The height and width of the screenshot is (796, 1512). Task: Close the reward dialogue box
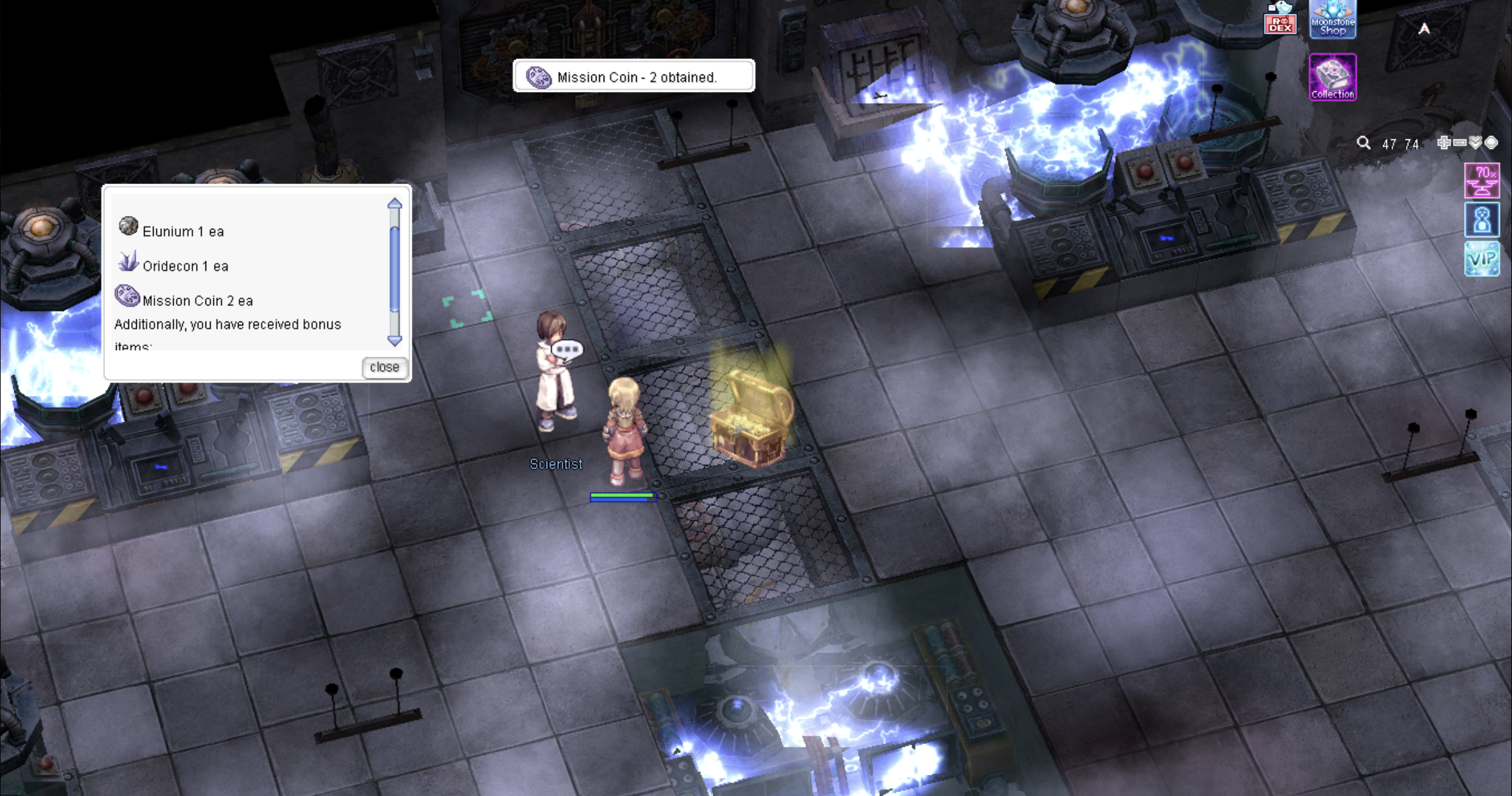pos(384,367)
